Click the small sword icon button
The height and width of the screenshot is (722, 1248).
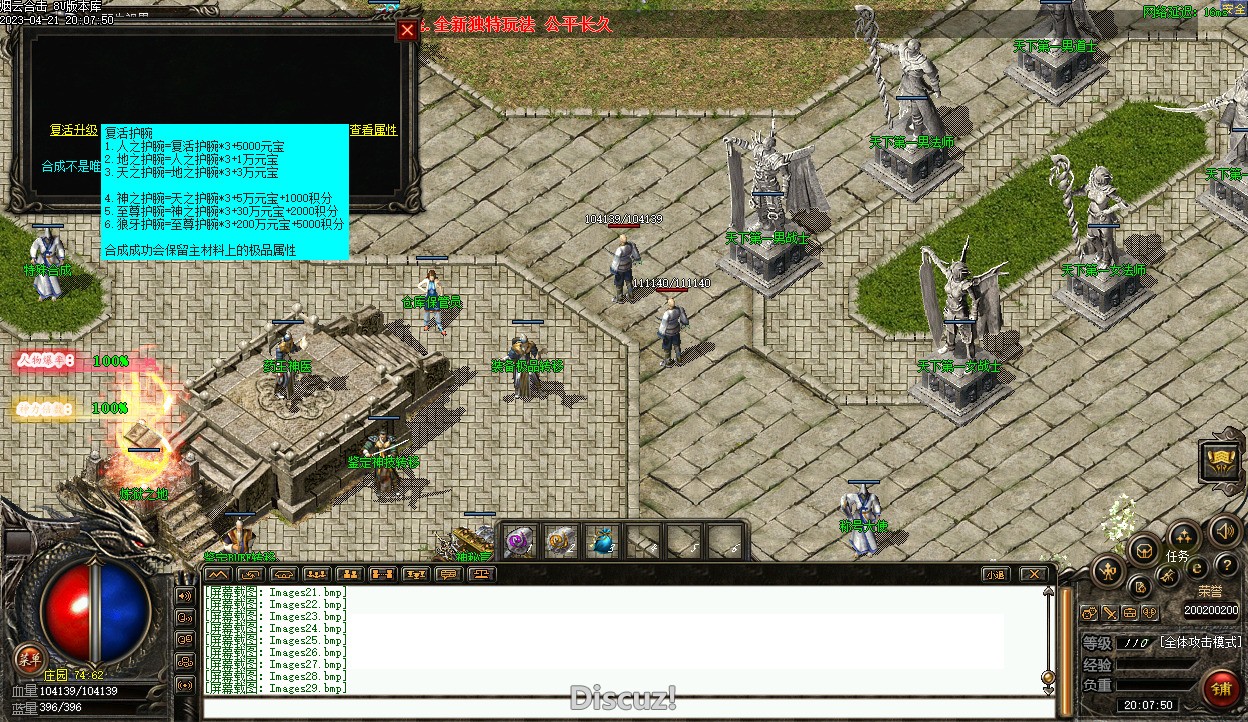pyautogui.click(x=1110, y=613)
